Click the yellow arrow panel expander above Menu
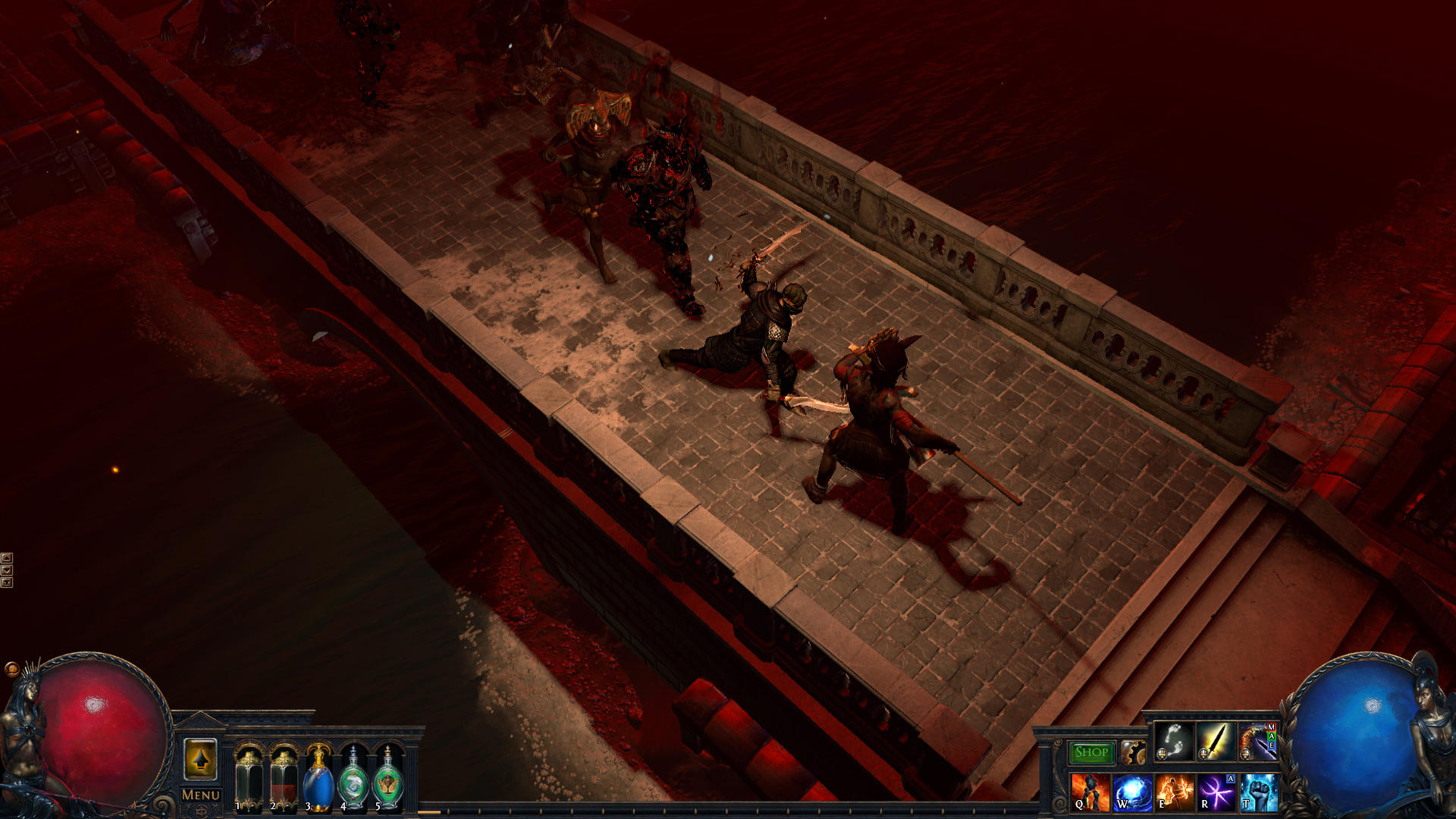This screenshot has height=819, width=1456. pyautogui.click(x=201, y=758)
